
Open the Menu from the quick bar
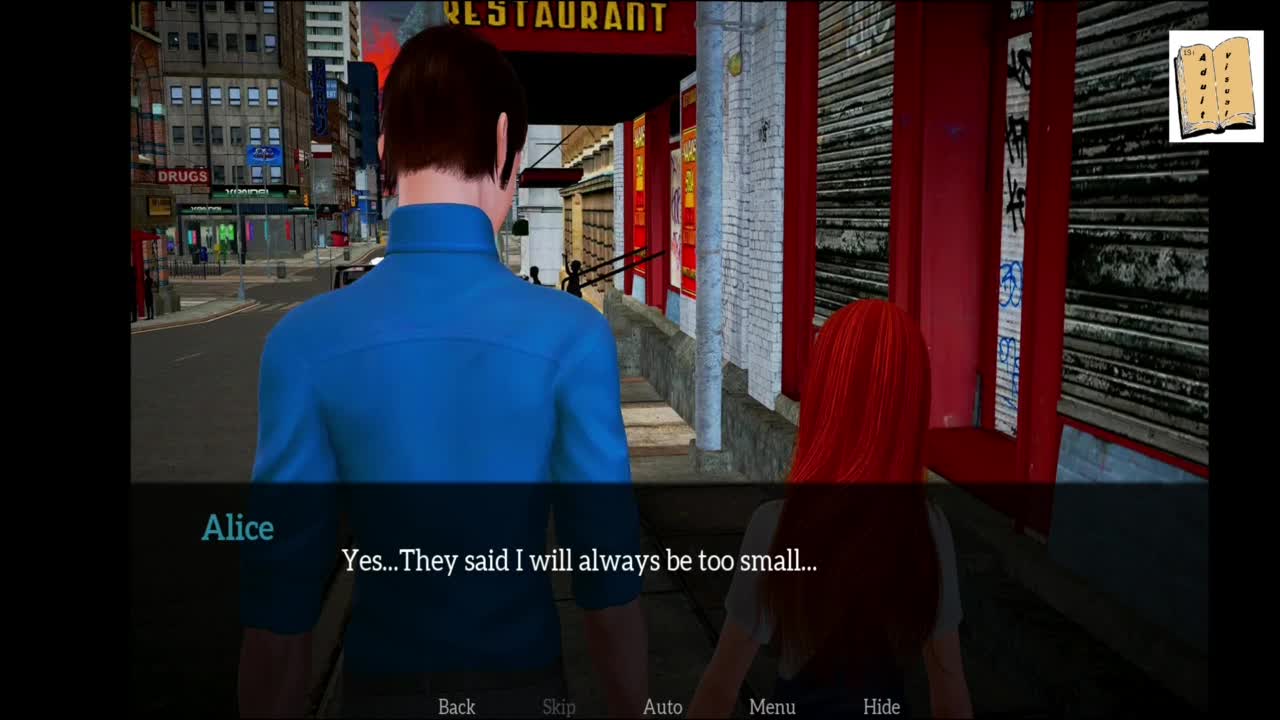click(x=772, y=707)
